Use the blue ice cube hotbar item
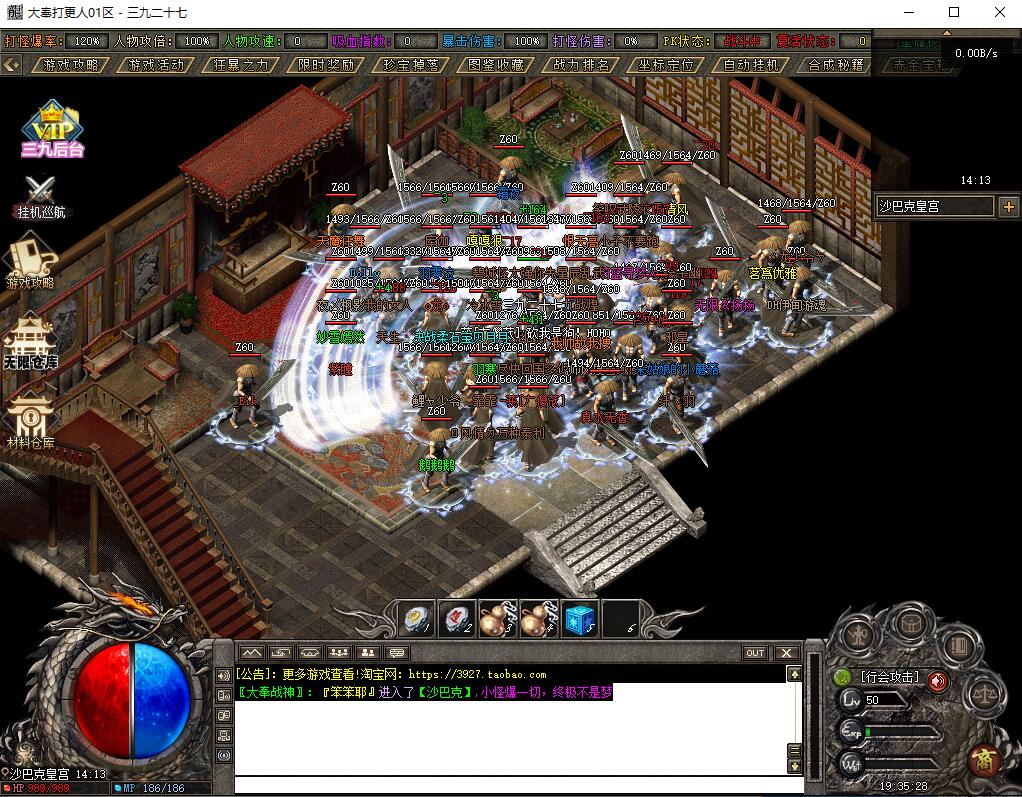This screenshot has height=797, width=1022. tap(580, 619)
